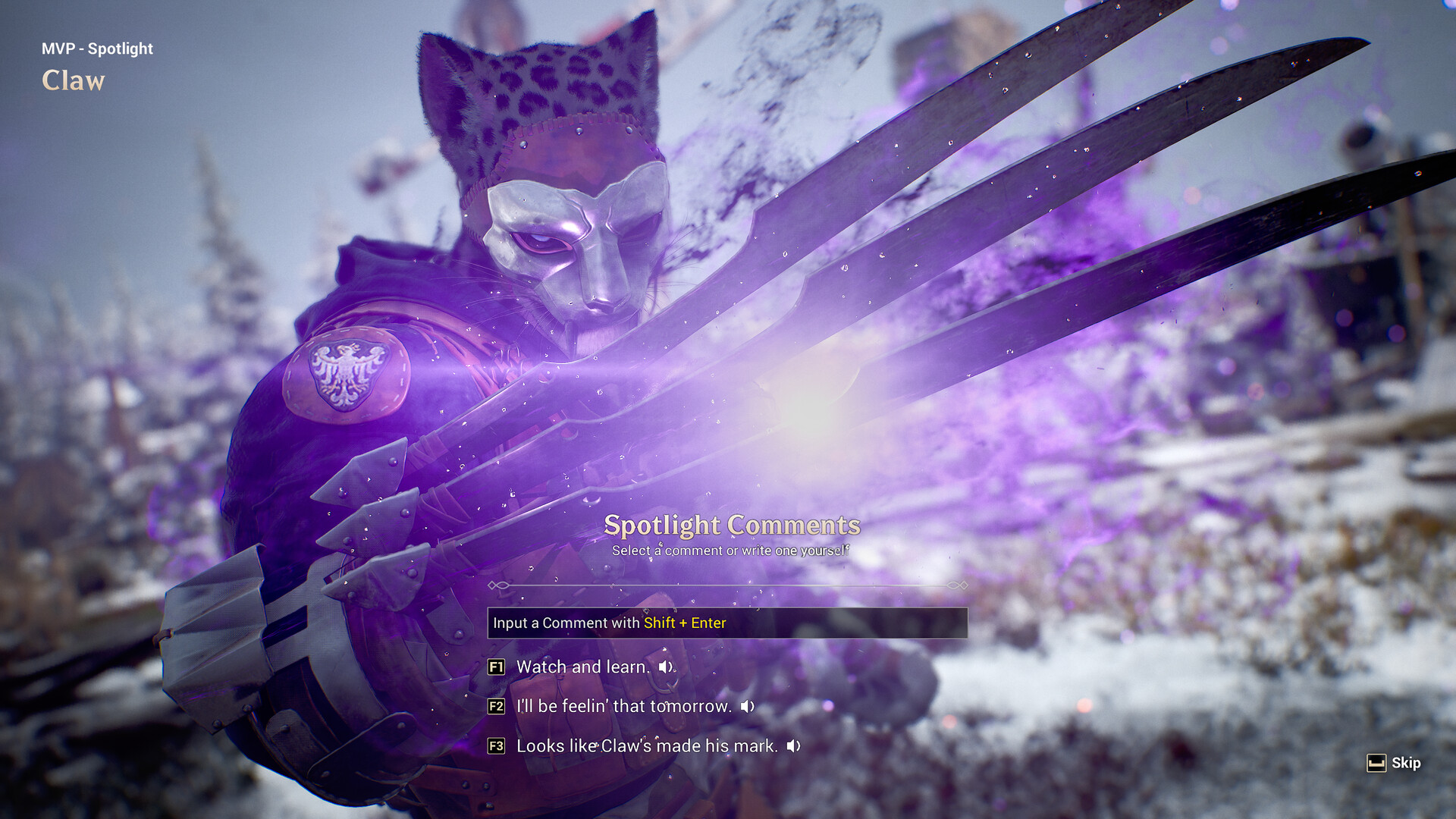
Task: Choose the "Watch and learn." comment
Action: [x=582, y=667]
